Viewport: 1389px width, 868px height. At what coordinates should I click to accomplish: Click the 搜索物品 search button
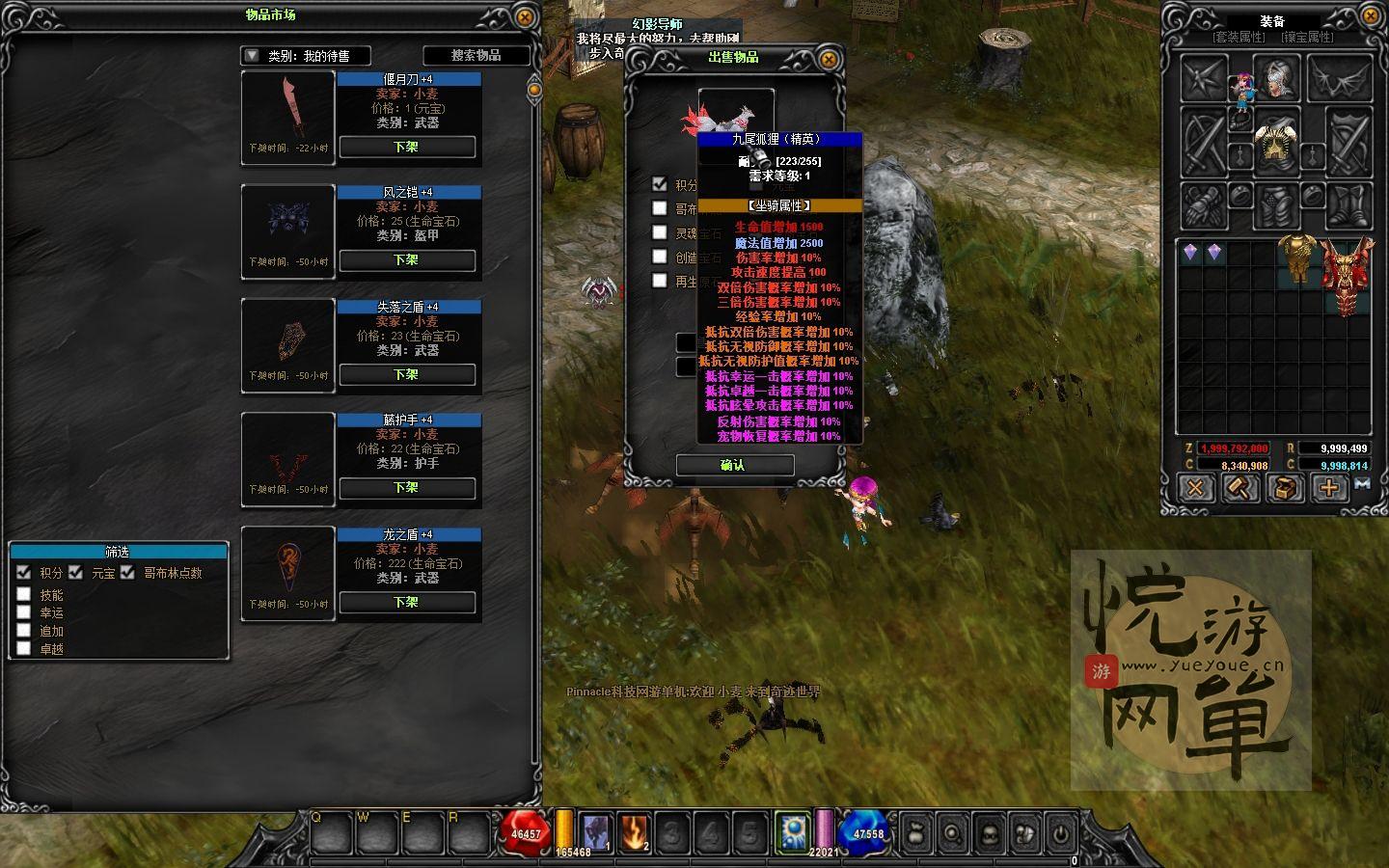(x=477, y=56)
